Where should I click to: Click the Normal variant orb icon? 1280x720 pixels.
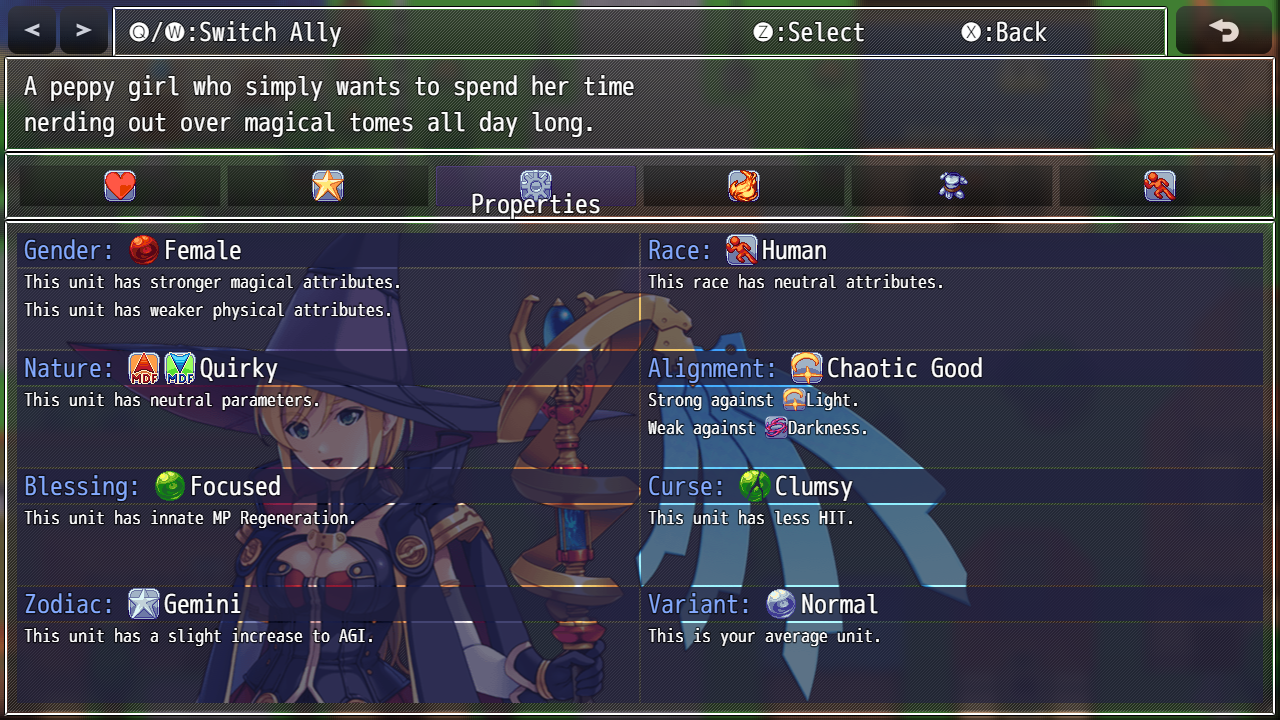(781, 604)
